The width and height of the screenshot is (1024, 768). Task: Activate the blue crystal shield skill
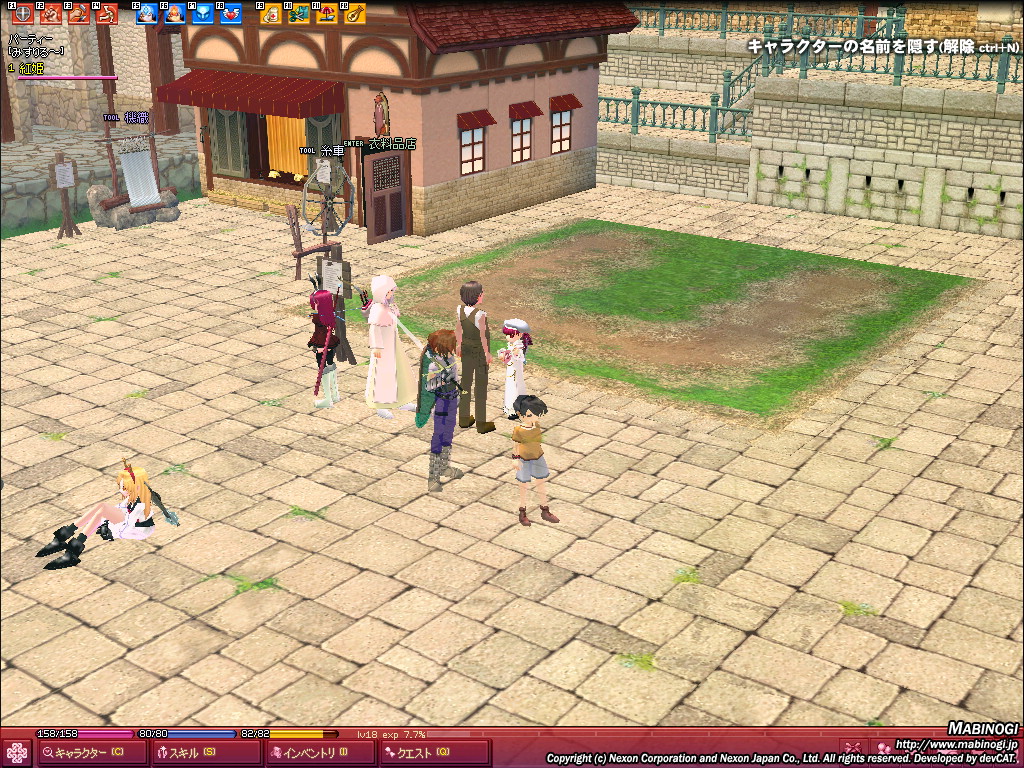(203, 14)
